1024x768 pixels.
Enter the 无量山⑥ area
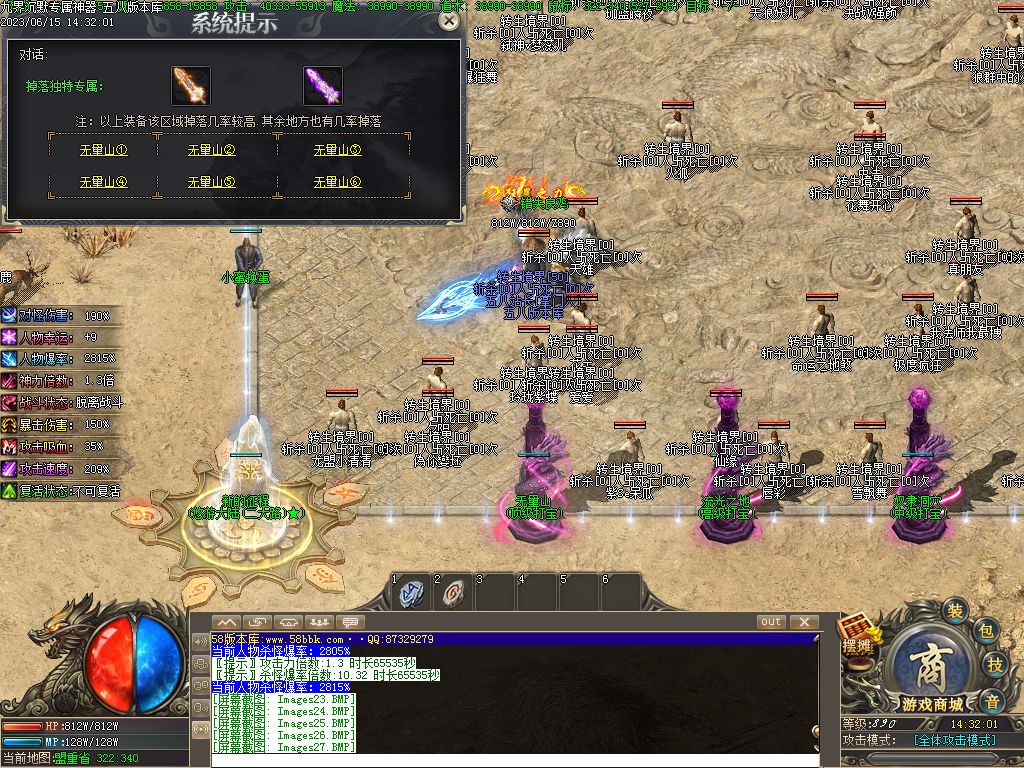pyautogui.click(x=337, y=182)
